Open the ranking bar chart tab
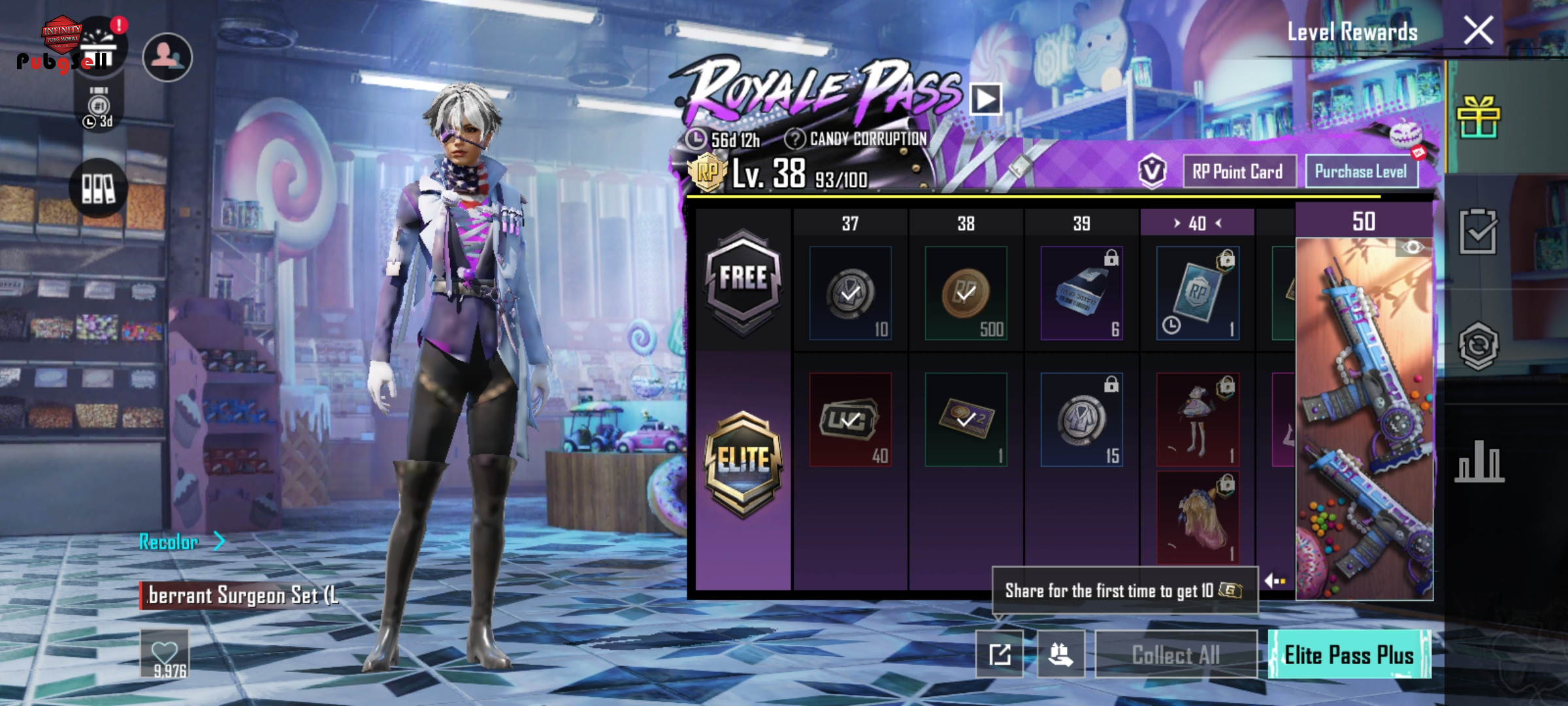Viewport: 1568px width, 706px height. 1479,462
